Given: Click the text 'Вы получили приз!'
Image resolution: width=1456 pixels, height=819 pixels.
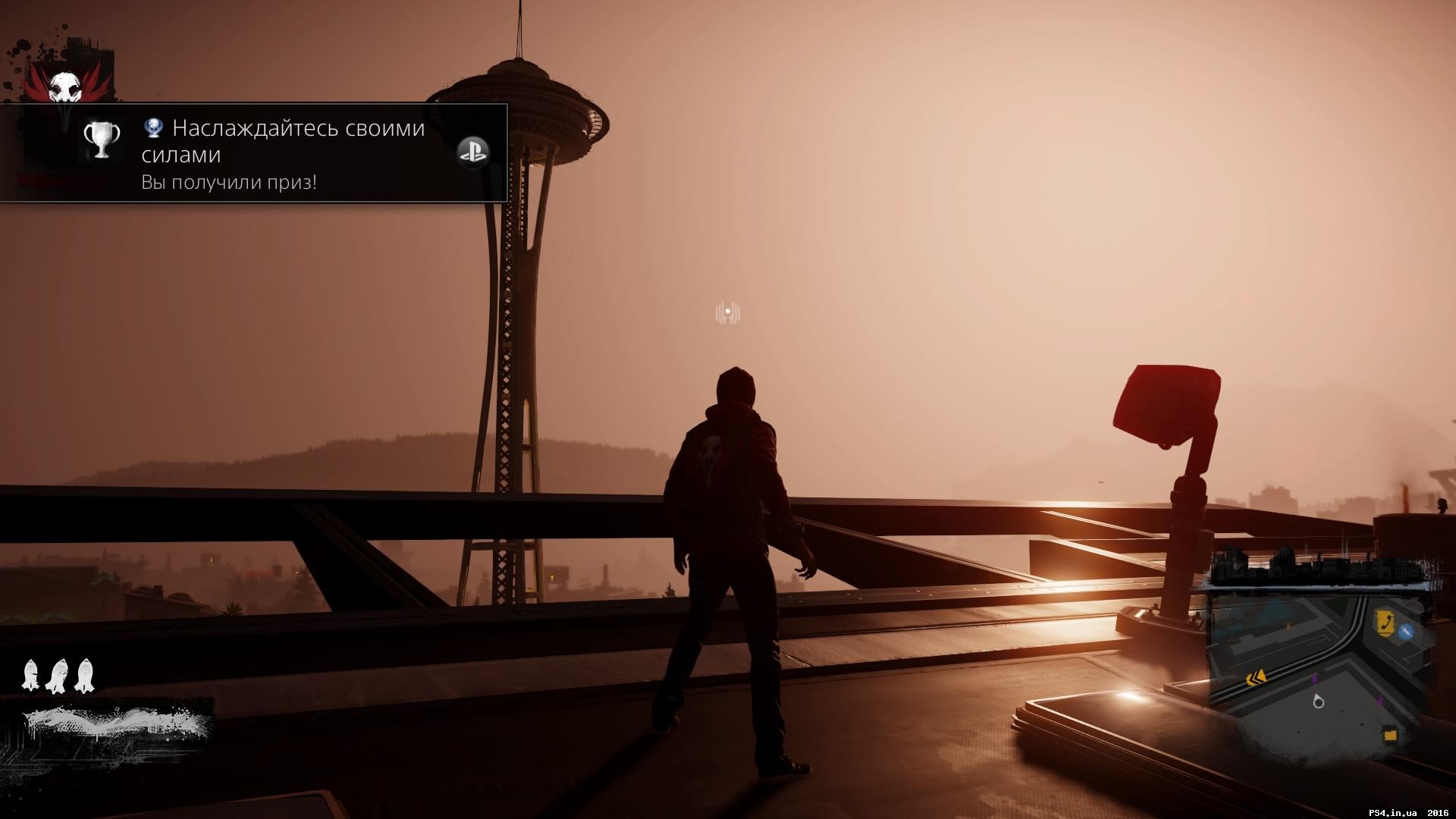Looking at the screenshot, I should click(228, 182).
